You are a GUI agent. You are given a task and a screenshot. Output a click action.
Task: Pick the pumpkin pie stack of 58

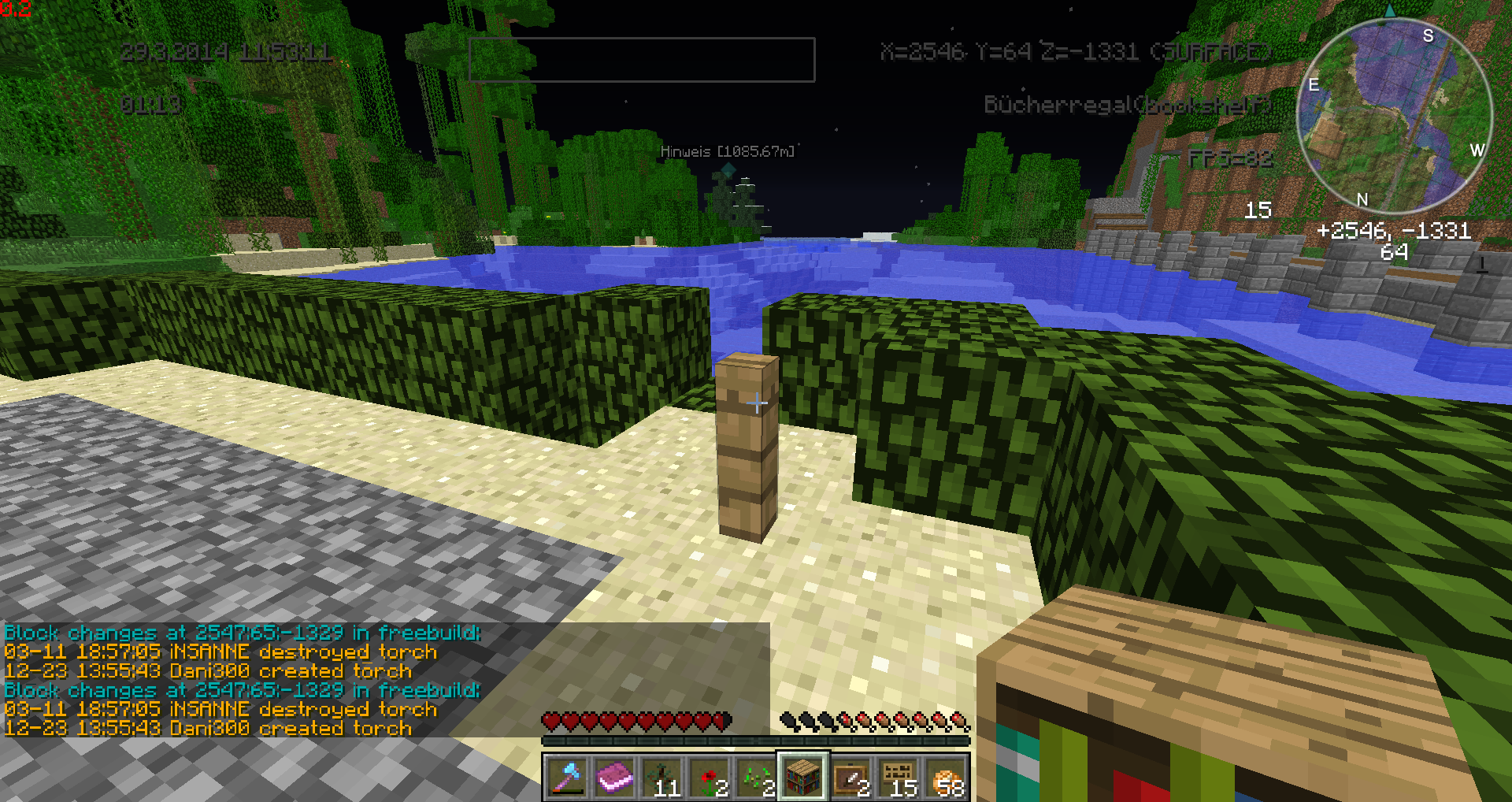click(945, 776)
